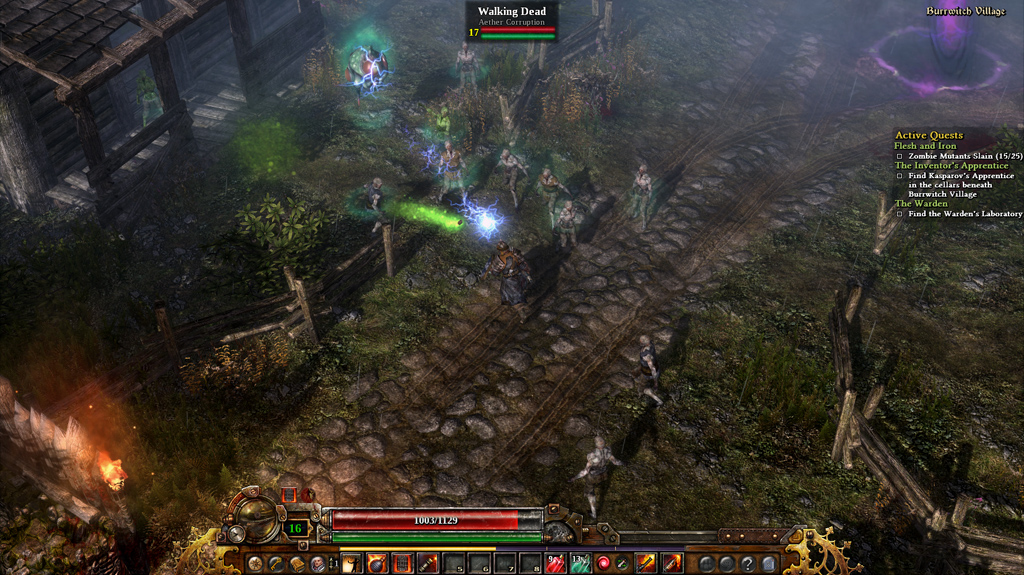This screenshot has height=575, width=1024.
Task: Activate the red swirl portal button
Action: (604, 564)
